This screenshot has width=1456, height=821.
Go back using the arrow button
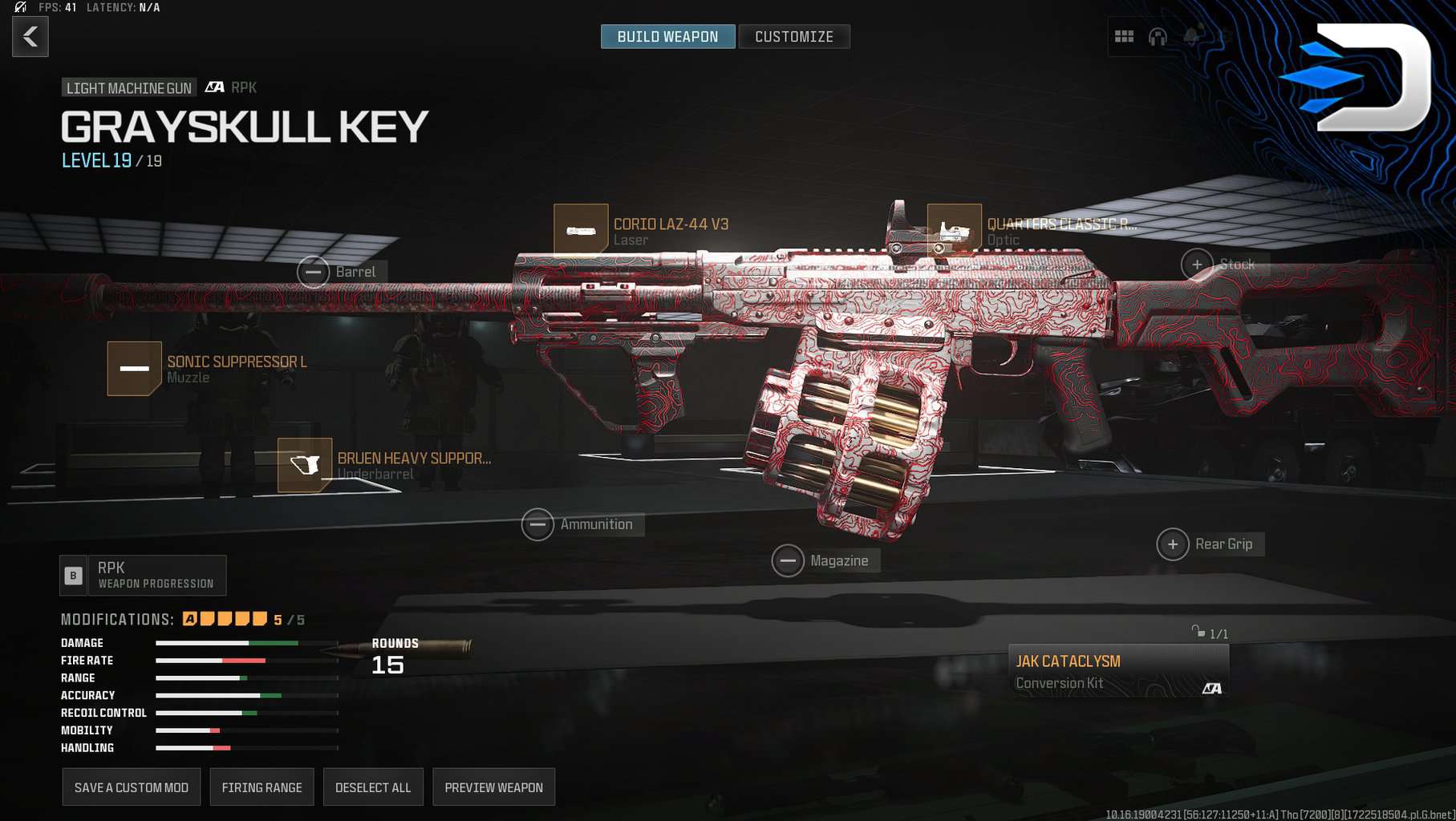point(30,37)
